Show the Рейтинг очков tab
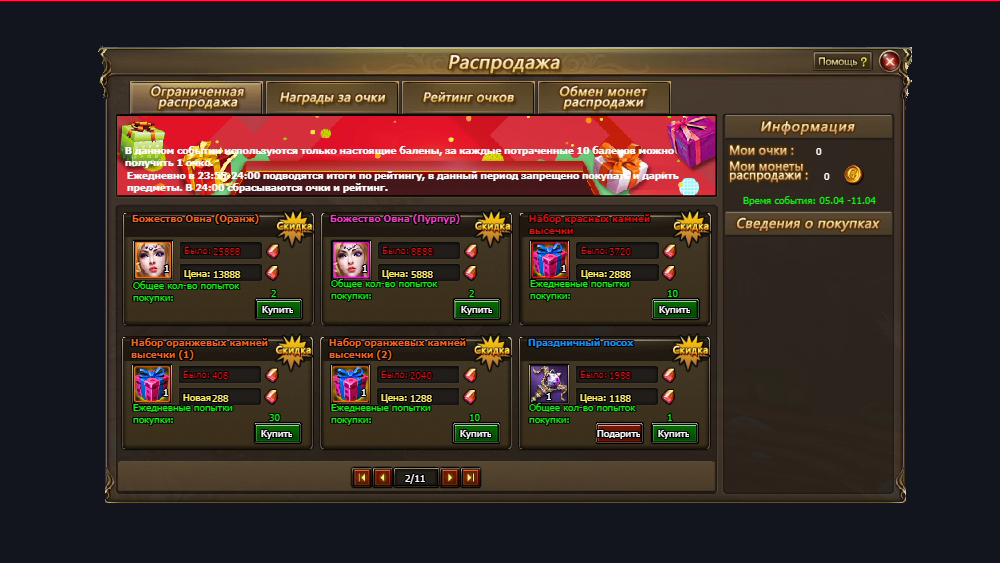Image resolution: width=1000 pixels, height=563 pixels. 468,98
